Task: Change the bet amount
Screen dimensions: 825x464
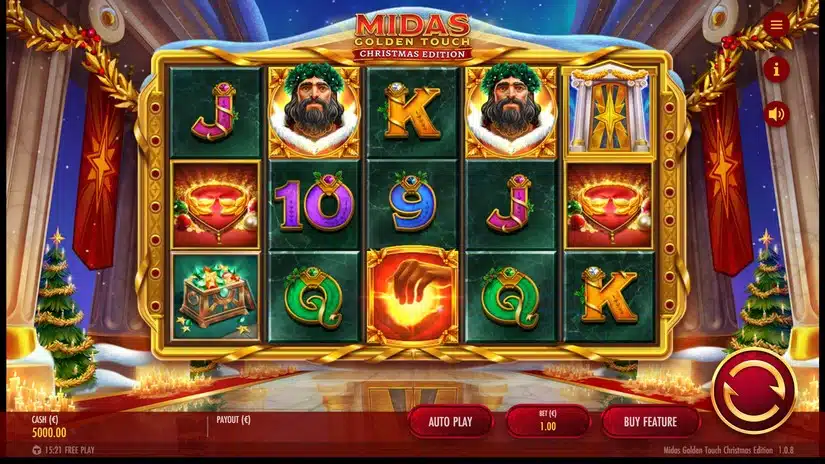Action: [546, 421]
